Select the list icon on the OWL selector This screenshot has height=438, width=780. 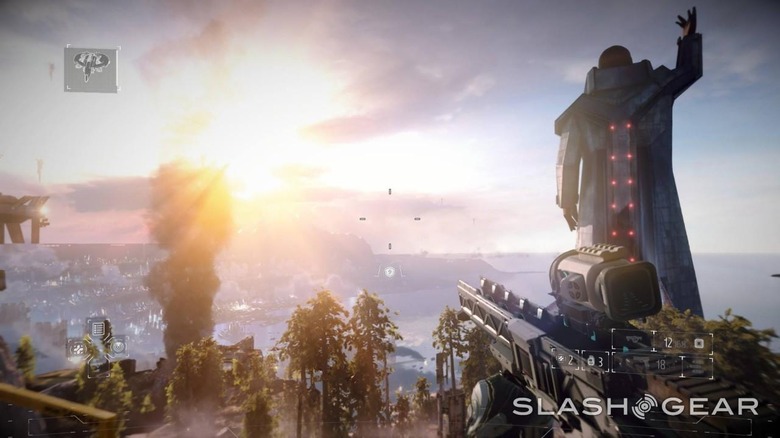coord(97,326)
